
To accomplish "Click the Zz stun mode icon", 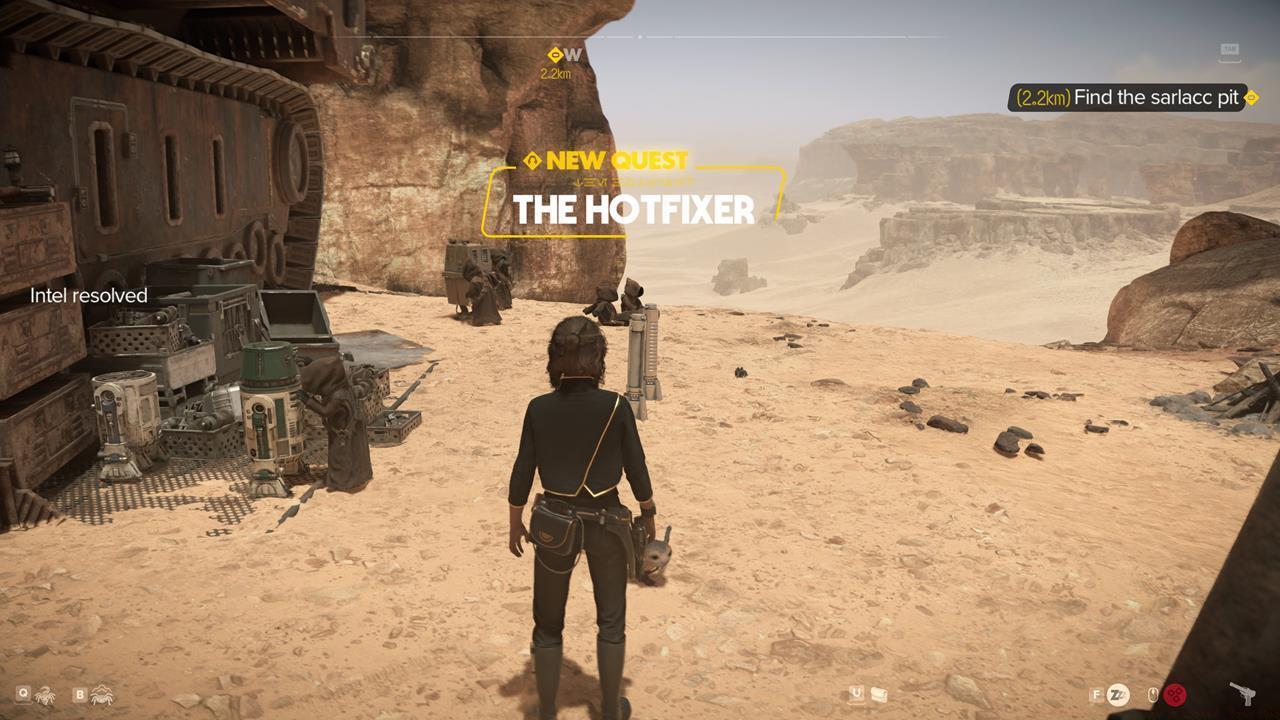I will point(1117,693).
